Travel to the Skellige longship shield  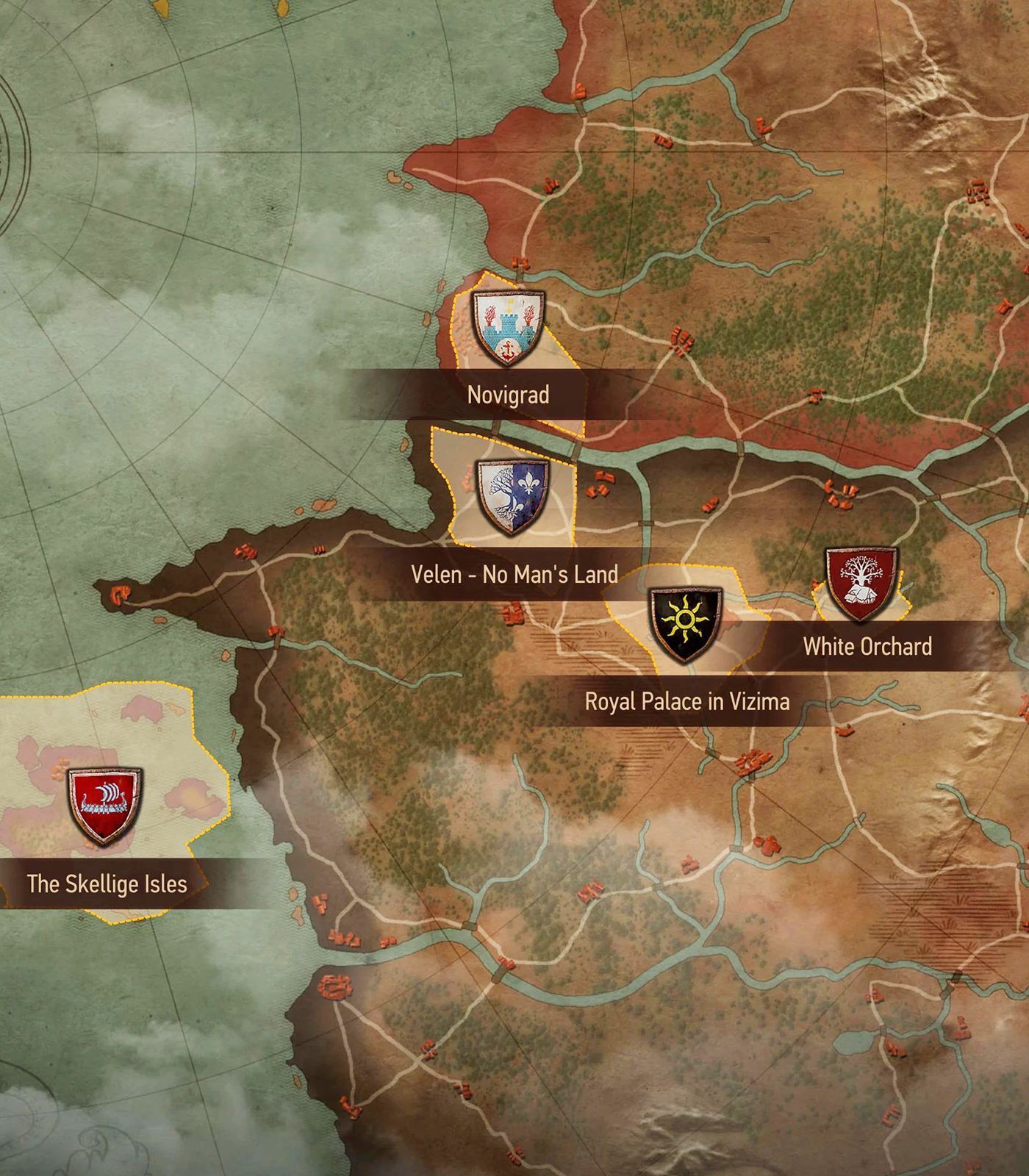[105, 804]
